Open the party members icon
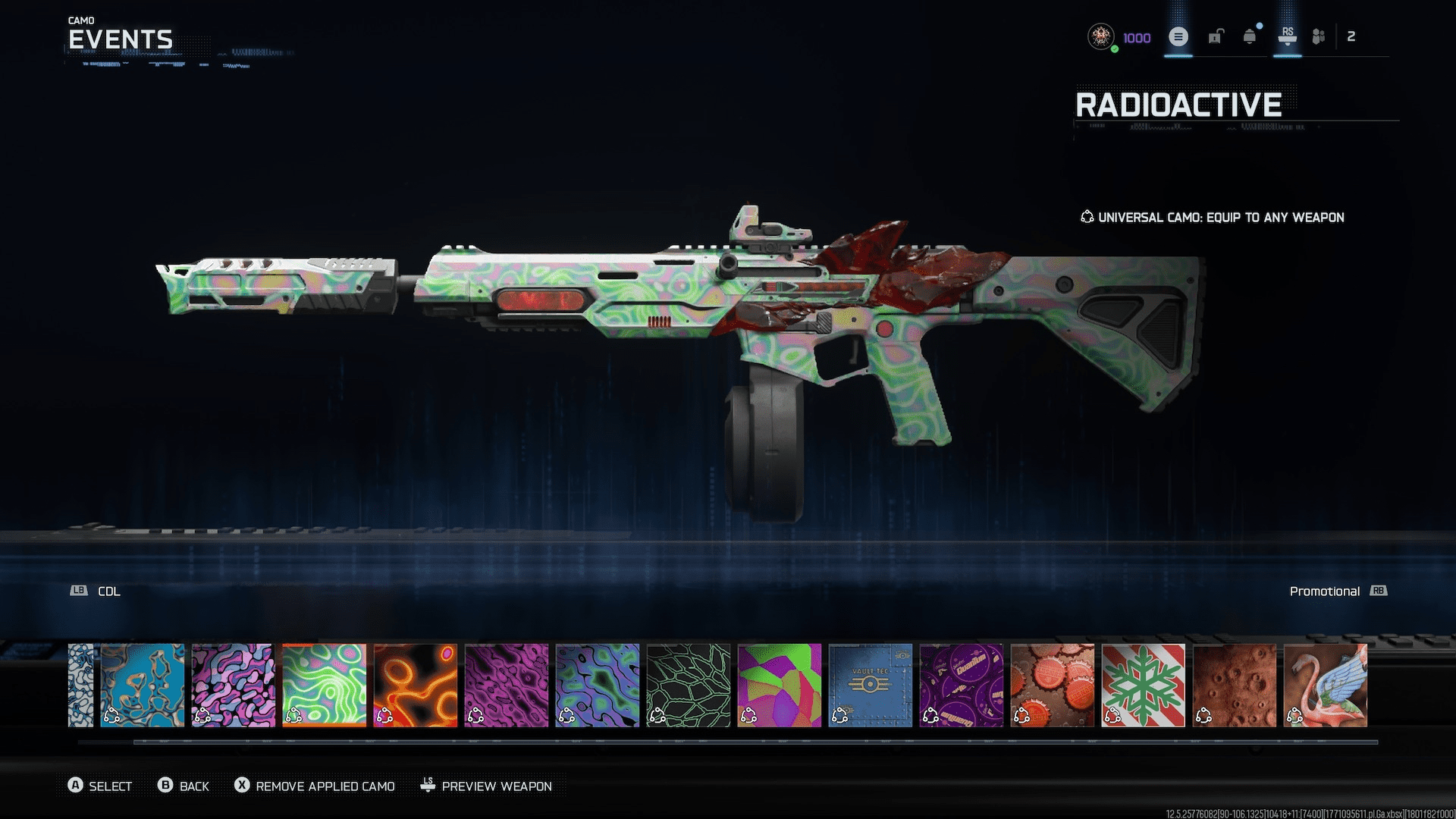Image resolution: width=1456 pixels, height=819 pixels. [1319, 36]
